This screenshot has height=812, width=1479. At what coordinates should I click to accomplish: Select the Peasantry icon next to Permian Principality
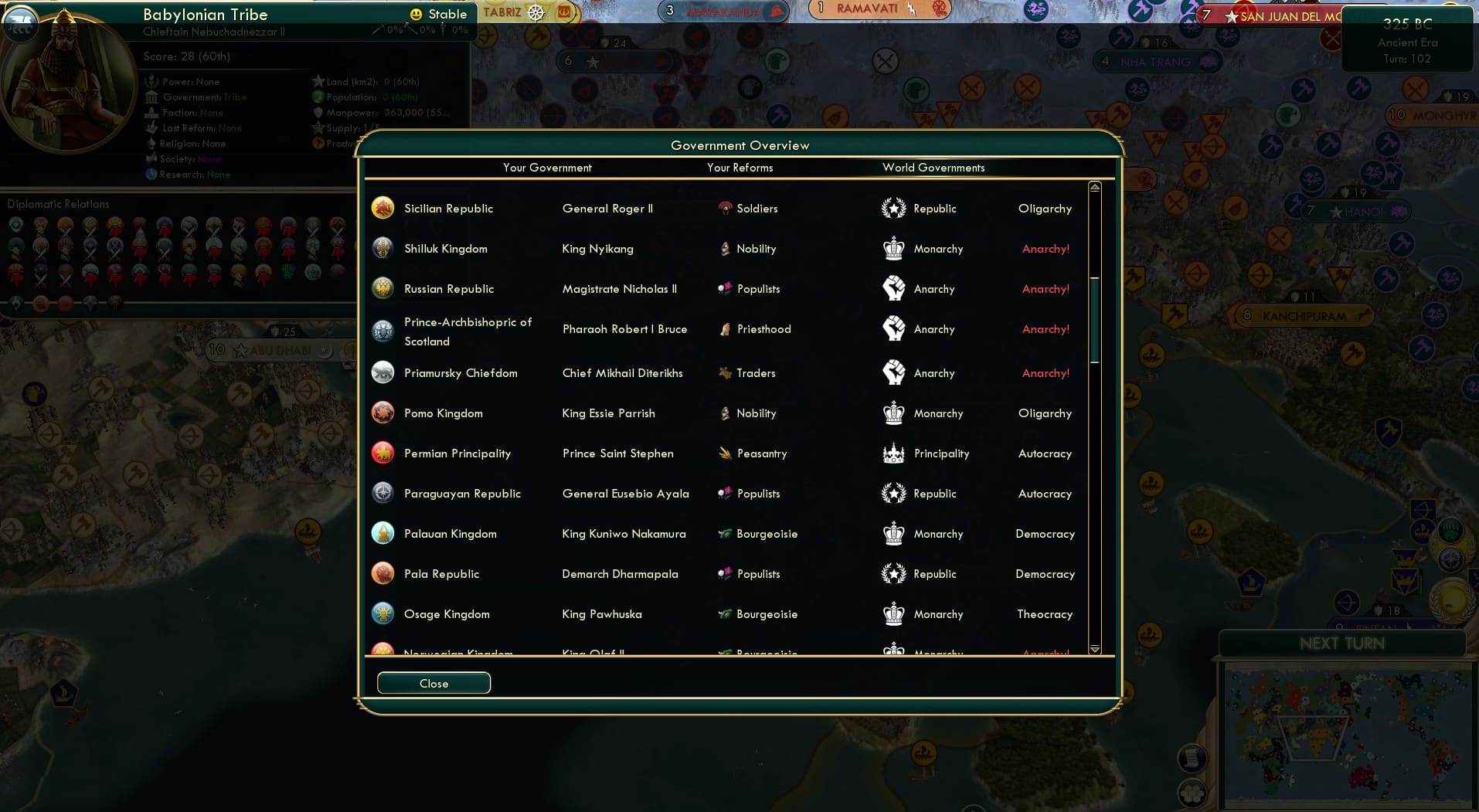[725, 454]
